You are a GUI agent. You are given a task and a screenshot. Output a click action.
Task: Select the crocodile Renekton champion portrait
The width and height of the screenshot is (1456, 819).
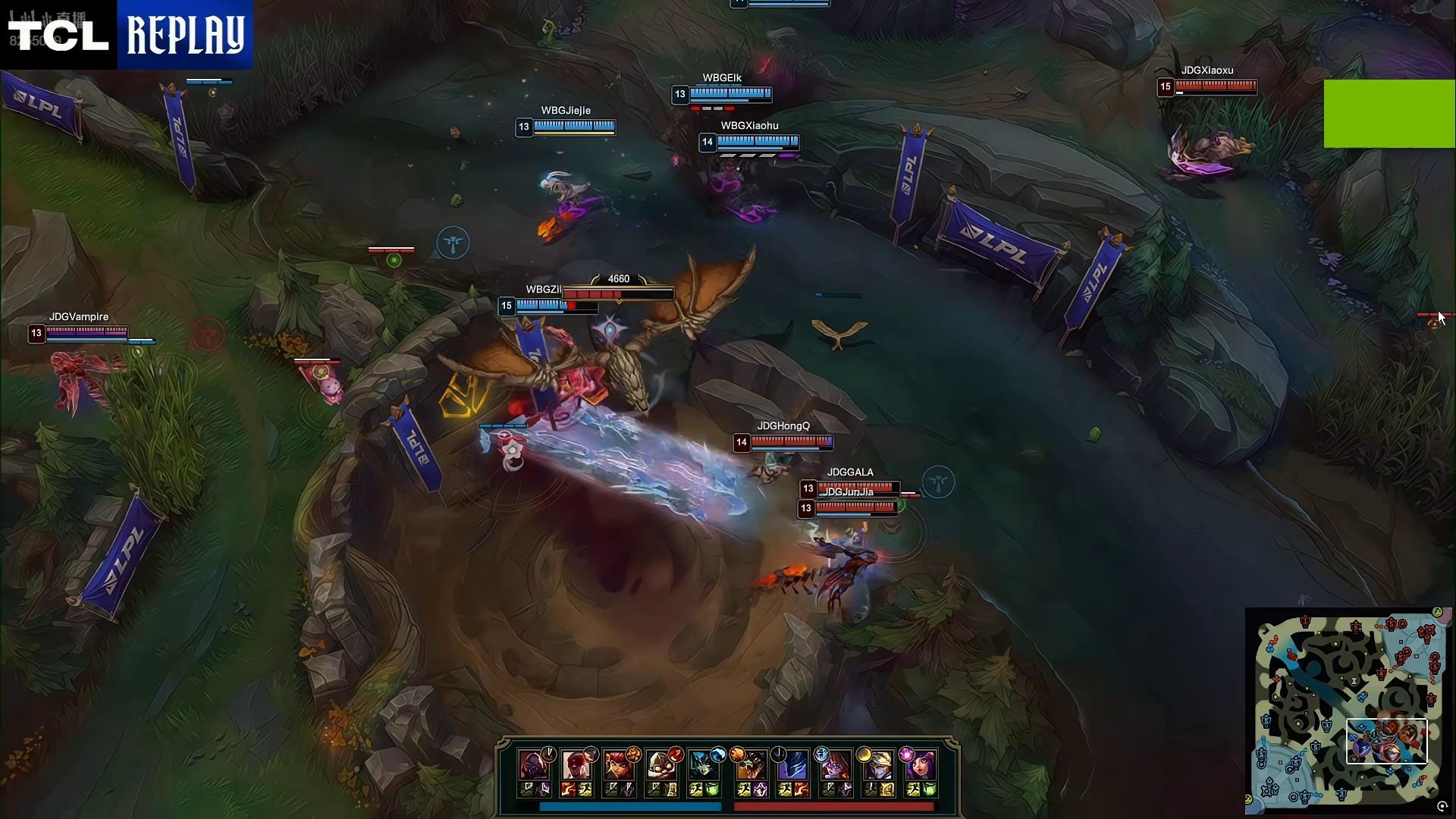click(750, 766)
